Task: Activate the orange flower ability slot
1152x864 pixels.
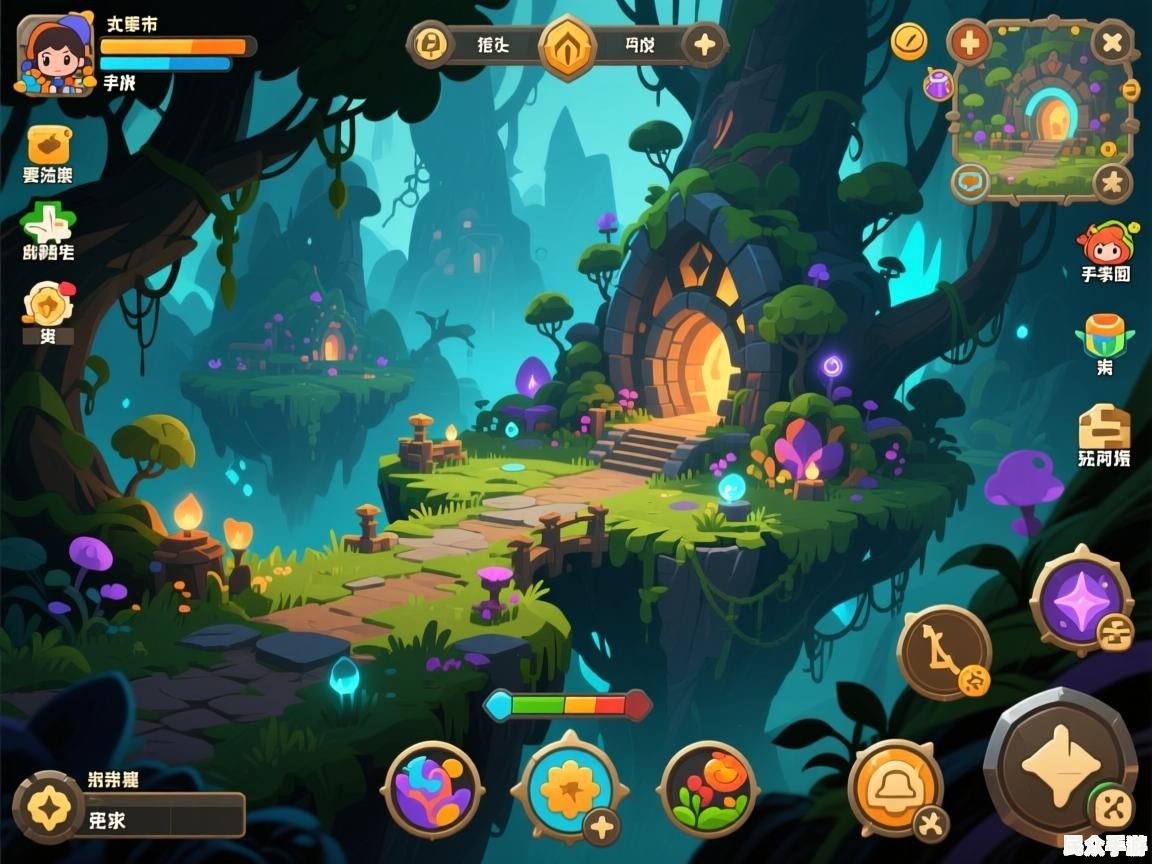Action: coord(569,788)
